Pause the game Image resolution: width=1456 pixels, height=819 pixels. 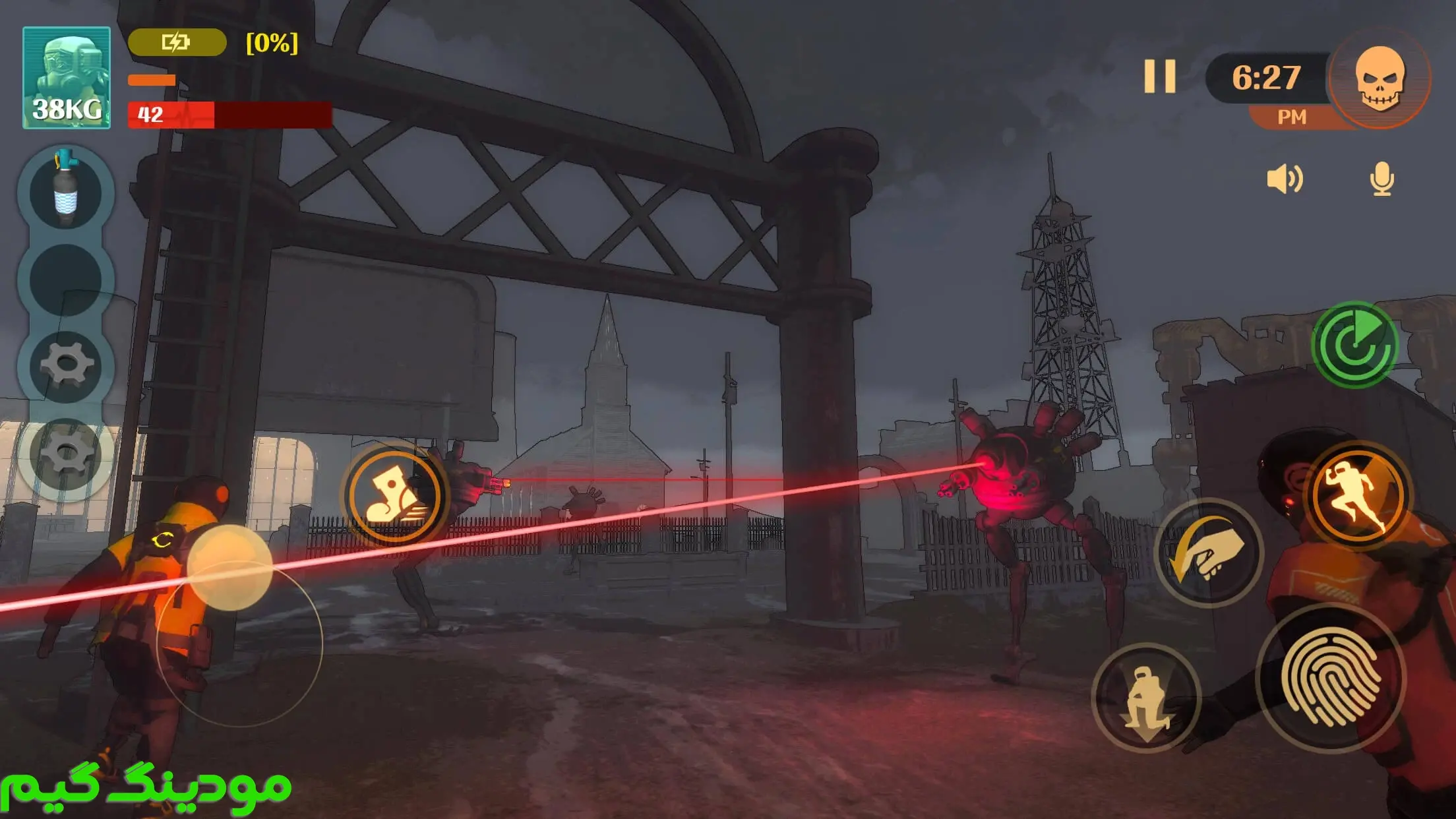click(x=1160, y=76)
